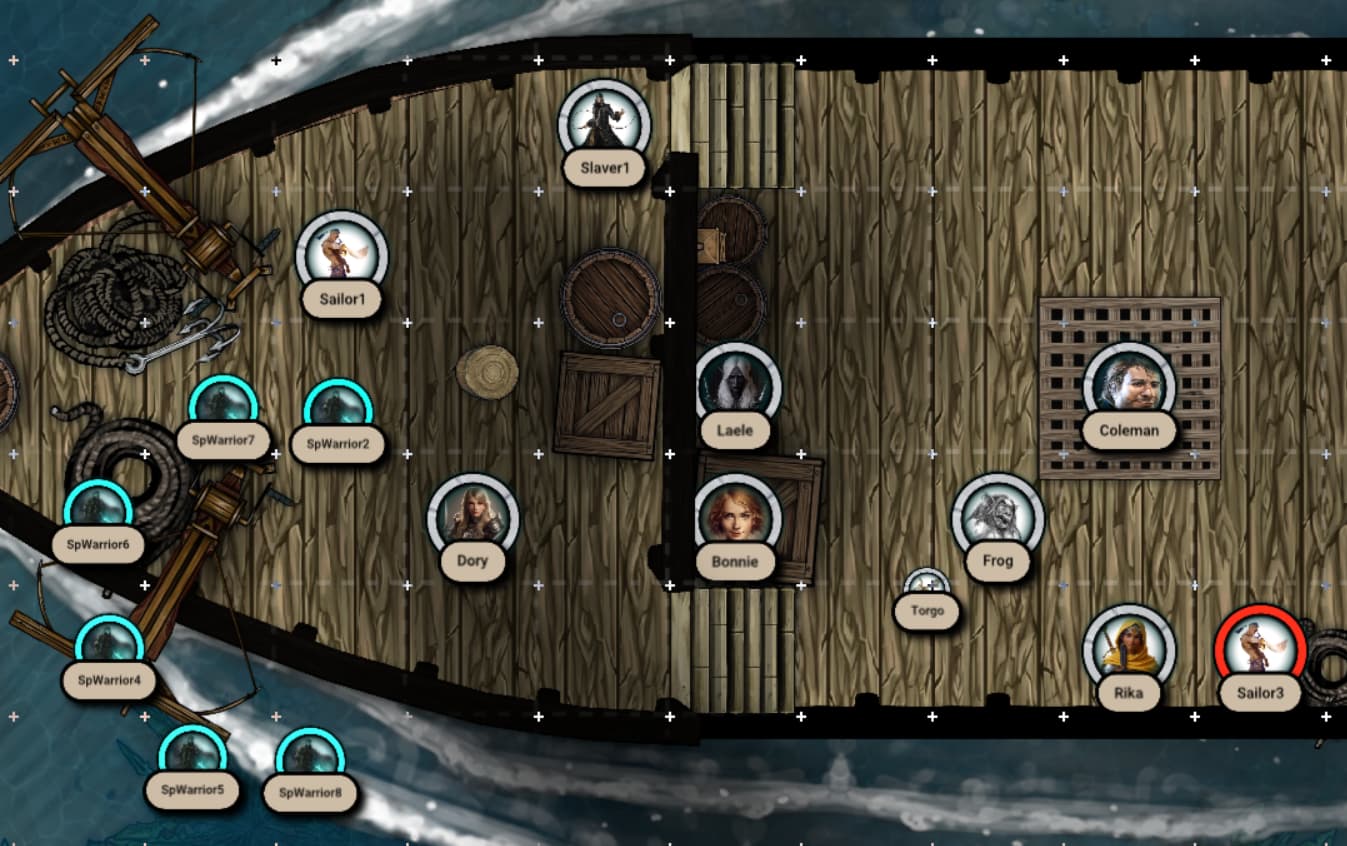Click on SpWarrior8's token
The width and height of the screenshot is (1347, 846).
310,760
